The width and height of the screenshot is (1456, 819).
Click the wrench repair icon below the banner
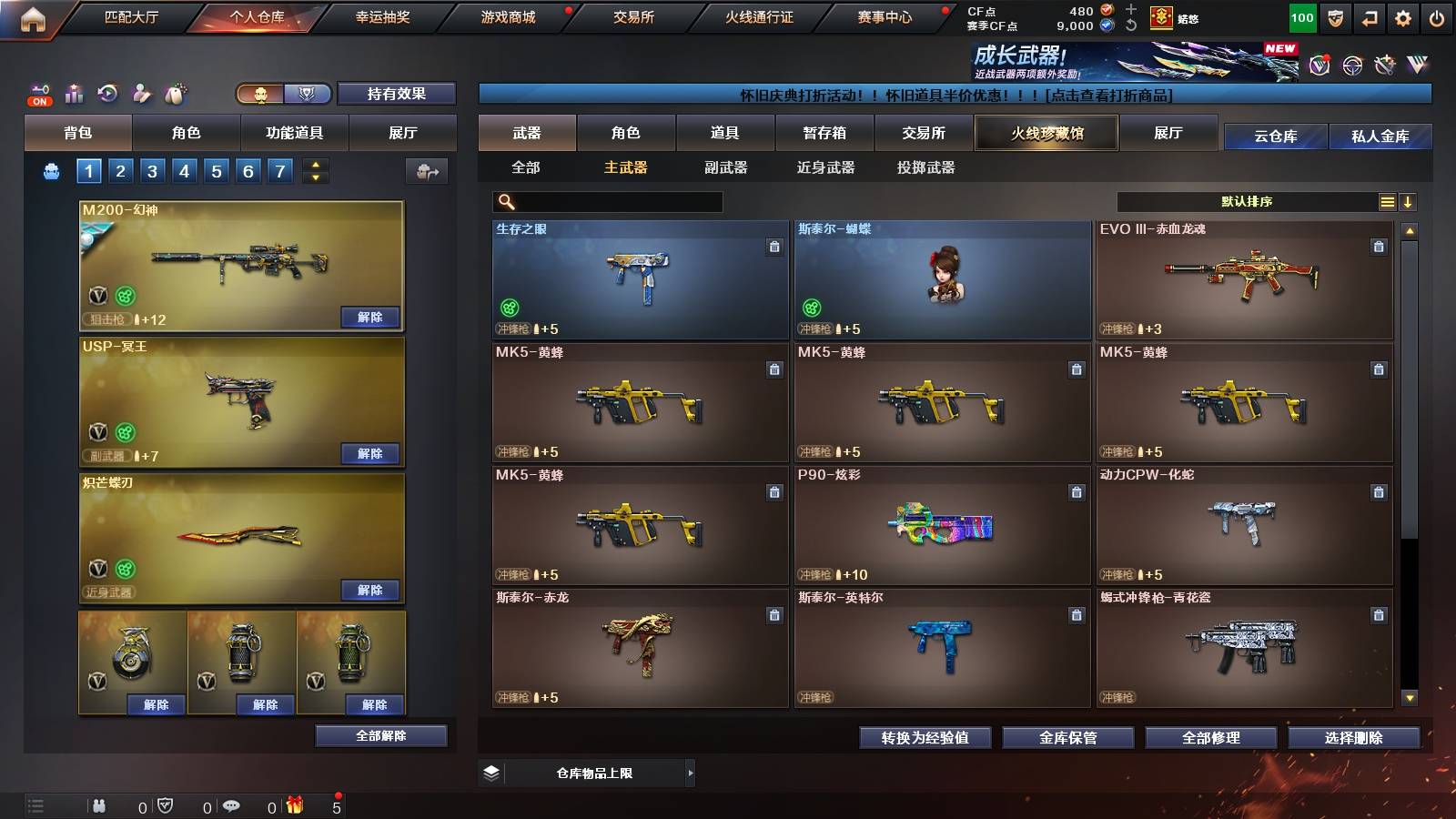(x=1387, y=66)
